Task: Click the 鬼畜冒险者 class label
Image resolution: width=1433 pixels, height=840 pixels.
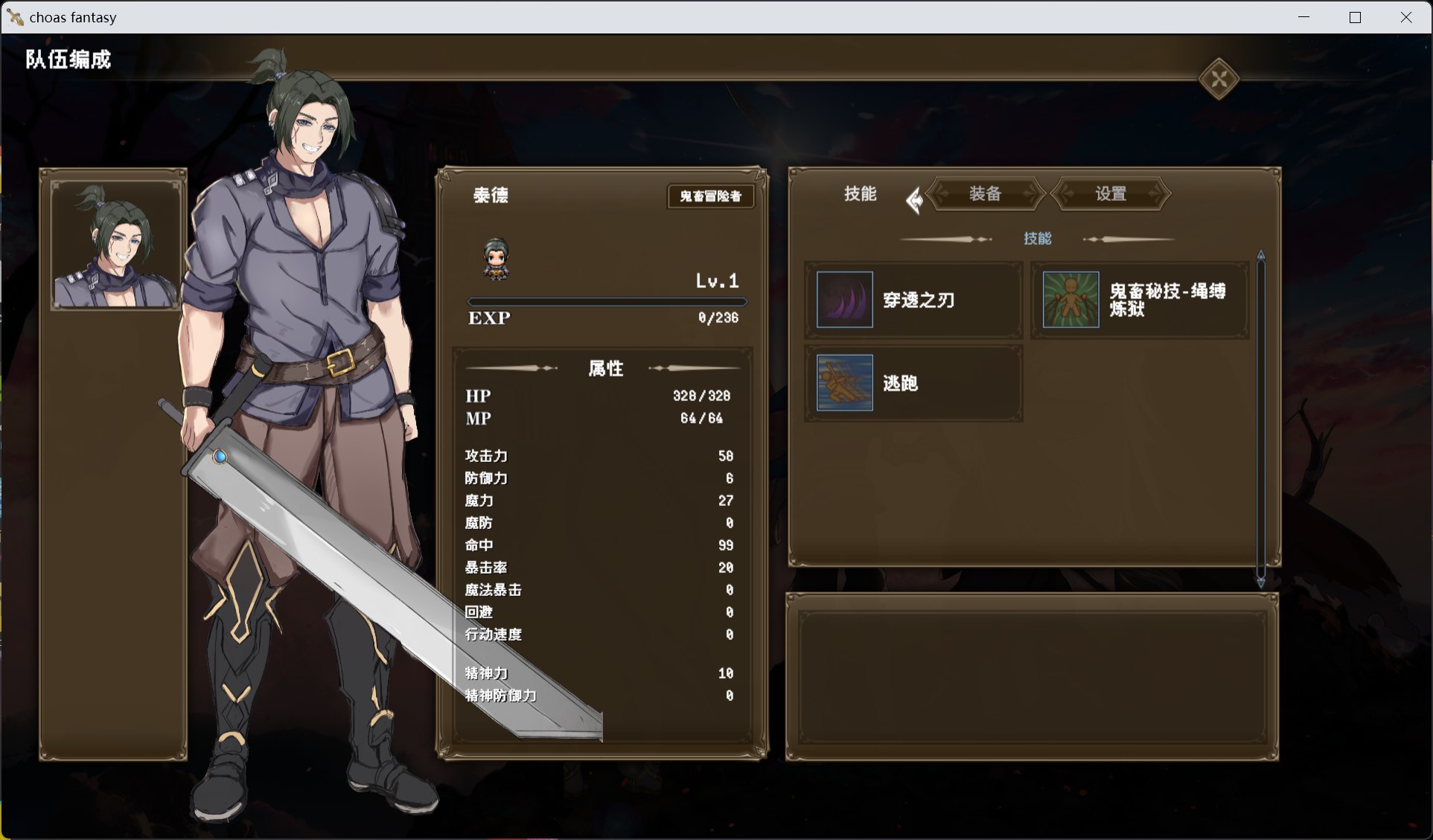Action: pyautogui.click(x=710, y=196)
